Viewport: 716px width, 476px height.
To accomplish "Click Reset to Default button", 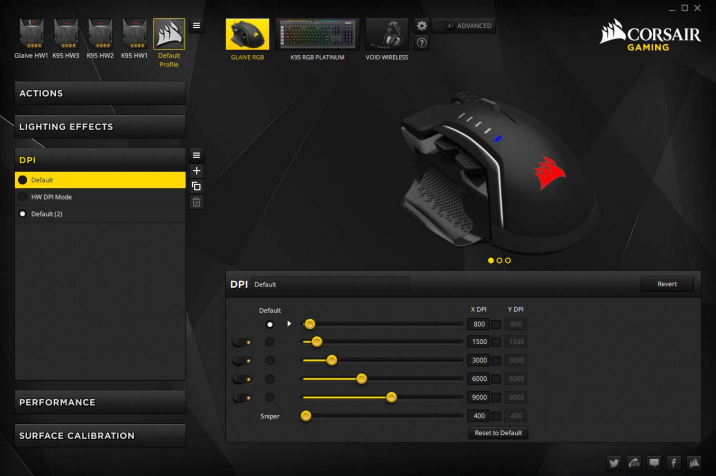I will (x=498, y=433).
